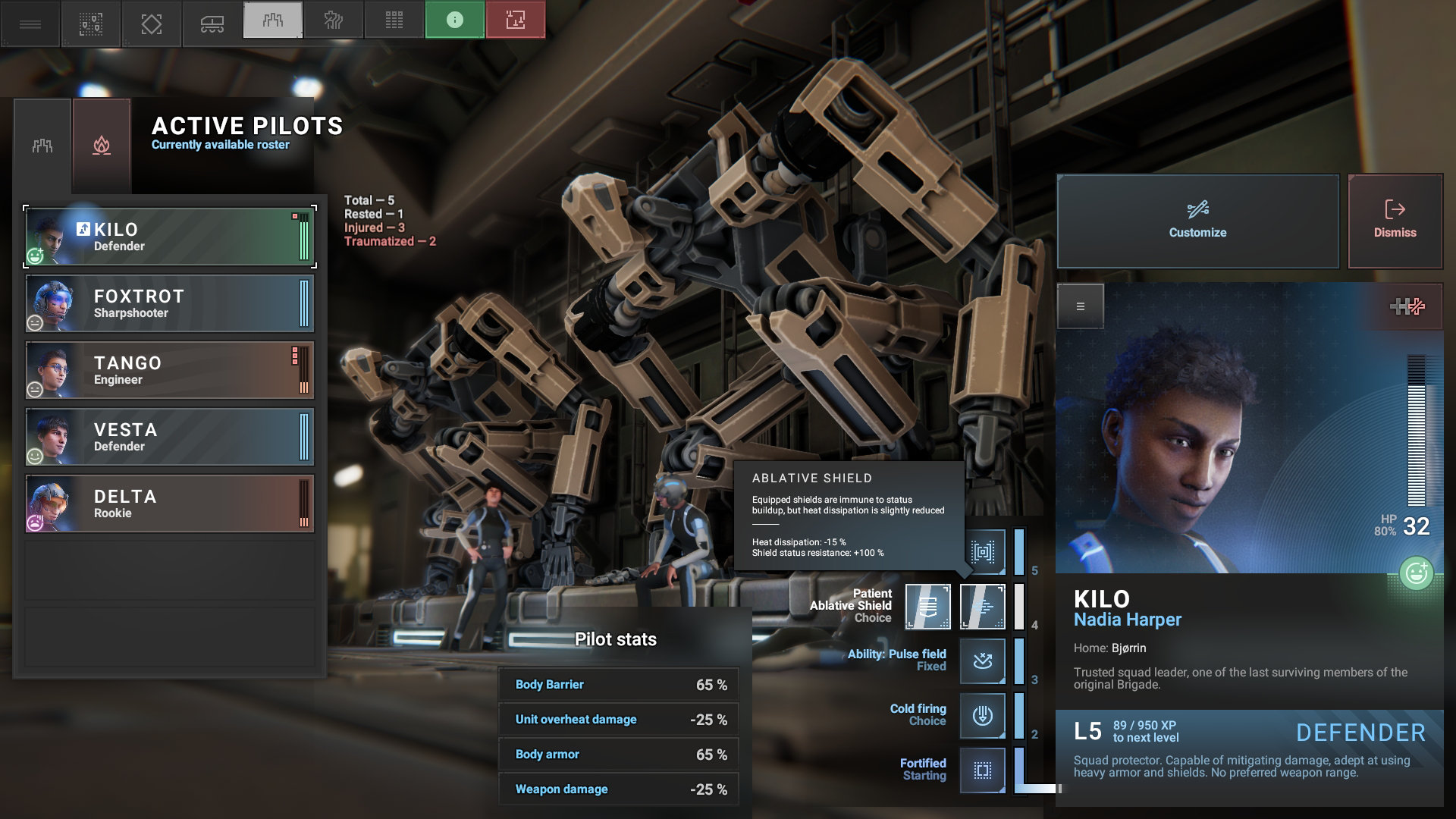1456x819 pixels.
Task: Choose the Ablative Shield trait icon
Action: pyautogui.click(x=982, y=606)
